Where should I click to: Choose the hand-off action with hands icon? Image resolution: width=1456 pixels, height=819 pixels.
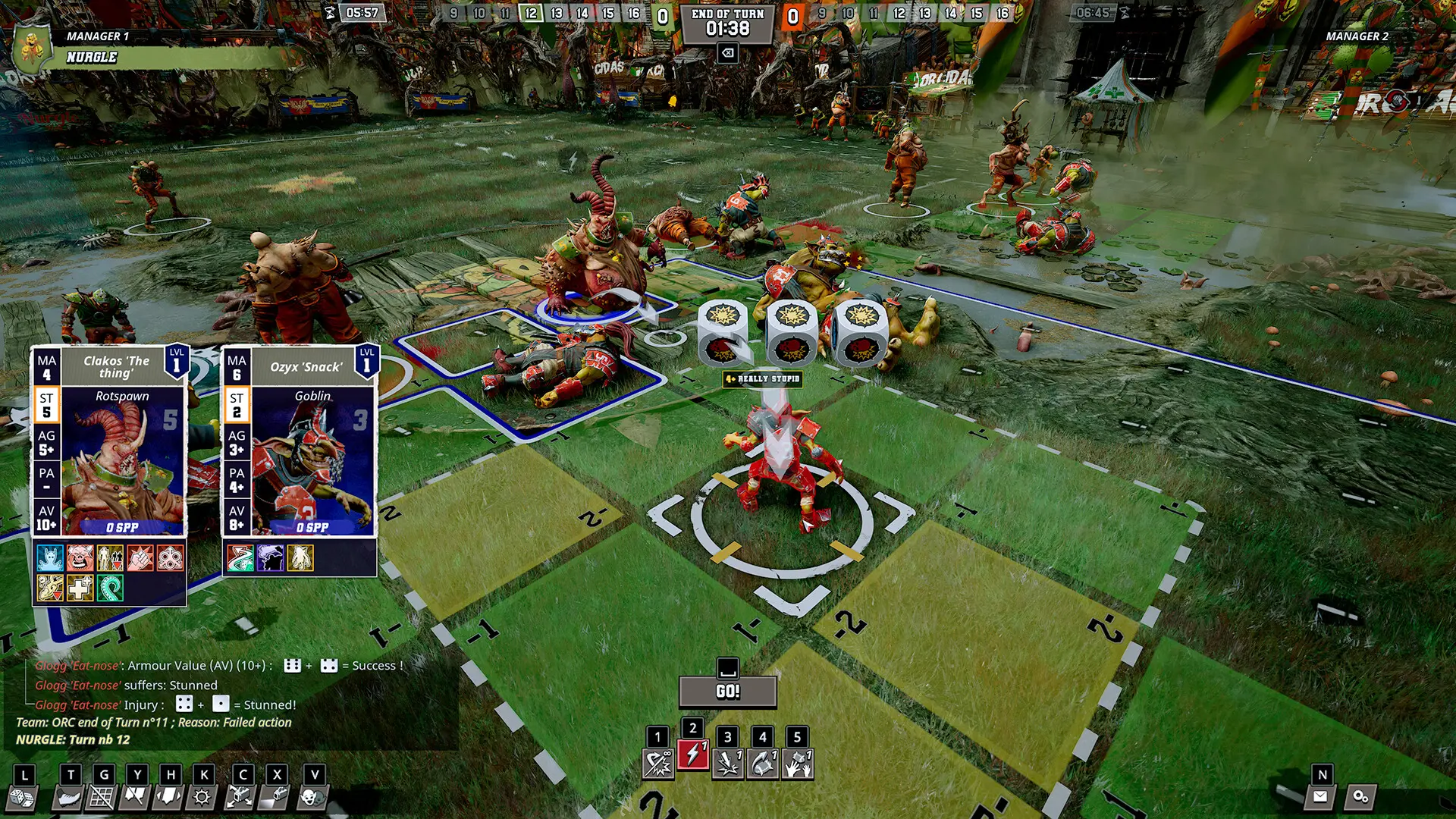point(797,763)
